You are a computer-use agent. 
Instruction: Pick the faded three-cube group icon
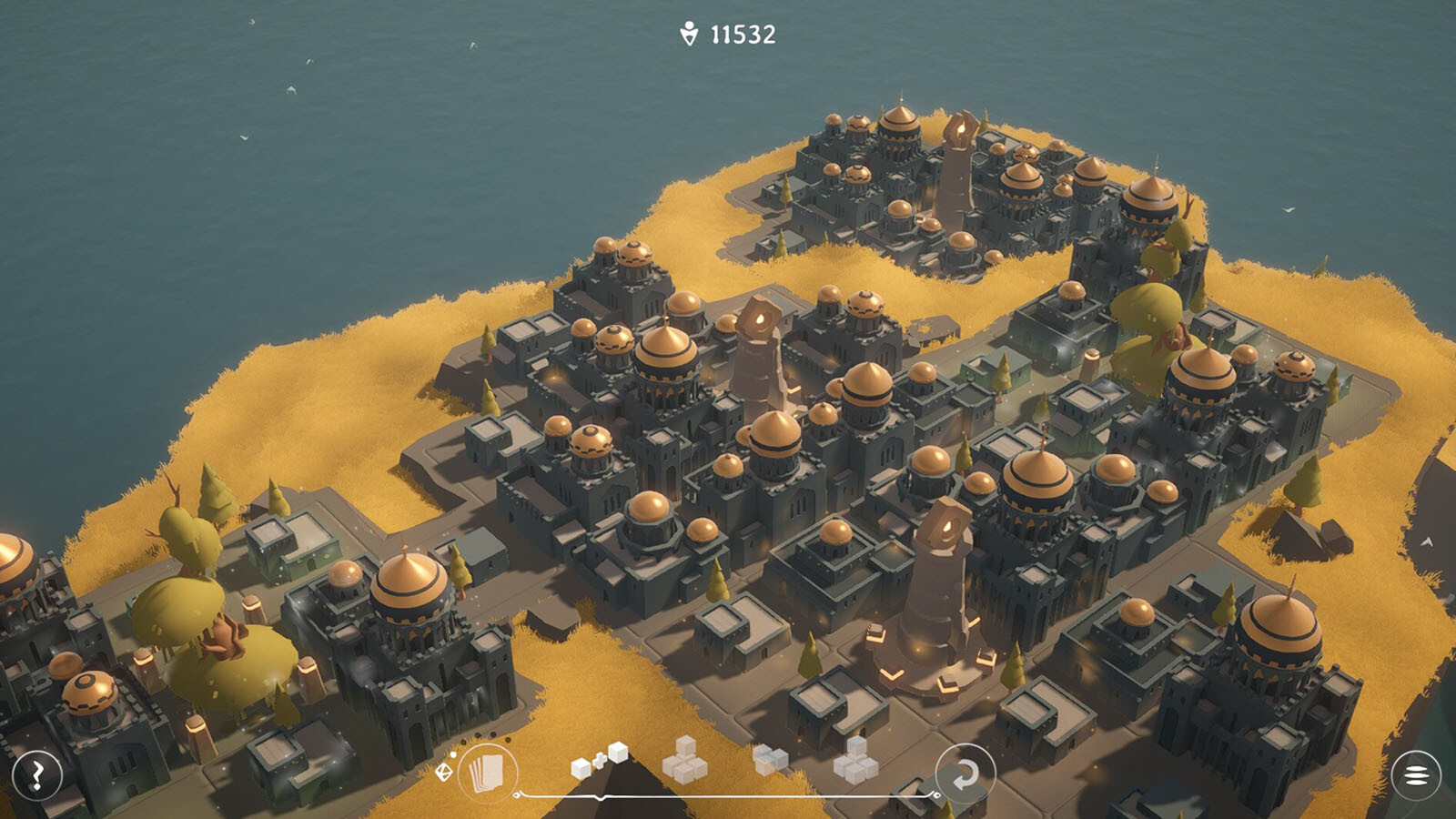[x=770, y=758]
